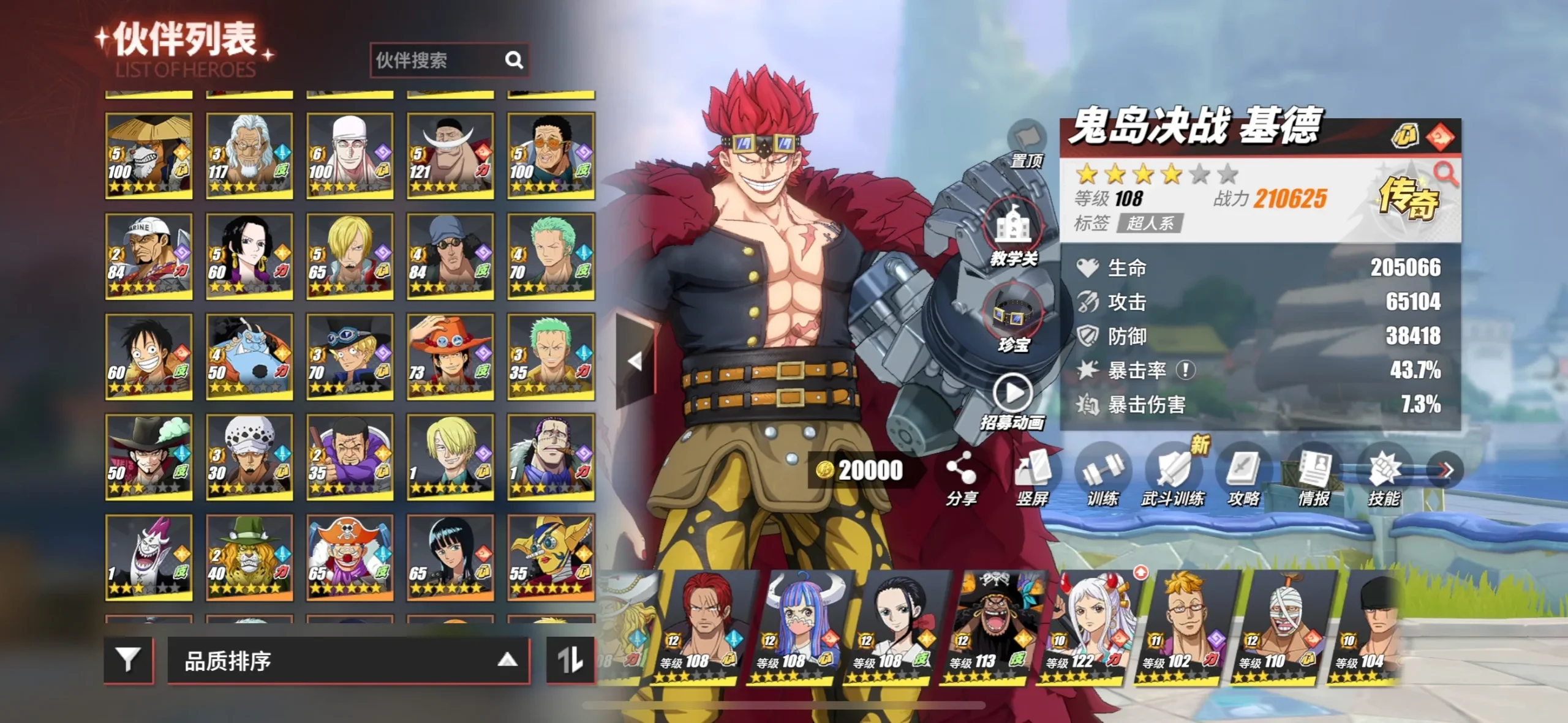Collapse the hero list with left arrow
The image size is (1568, 723).
(635, 361)
